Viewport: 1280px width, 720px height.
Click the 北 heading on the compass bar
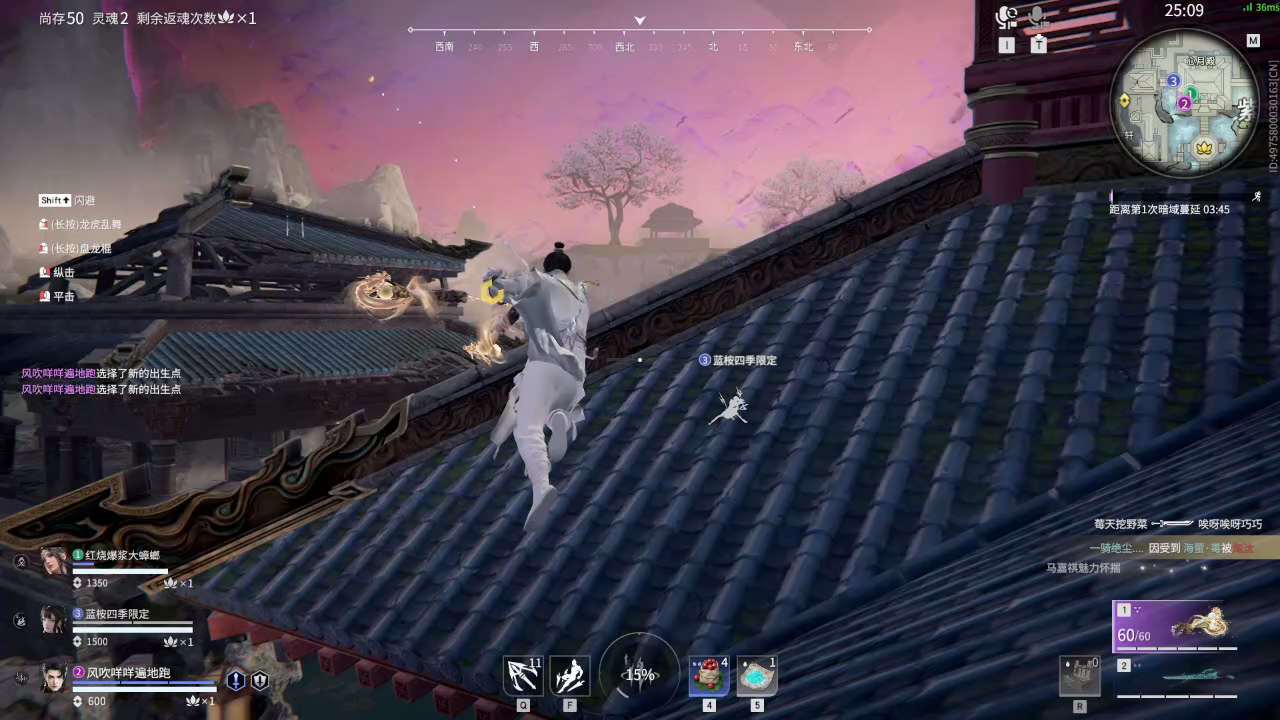pyautogui.click(x=712, y=46)
